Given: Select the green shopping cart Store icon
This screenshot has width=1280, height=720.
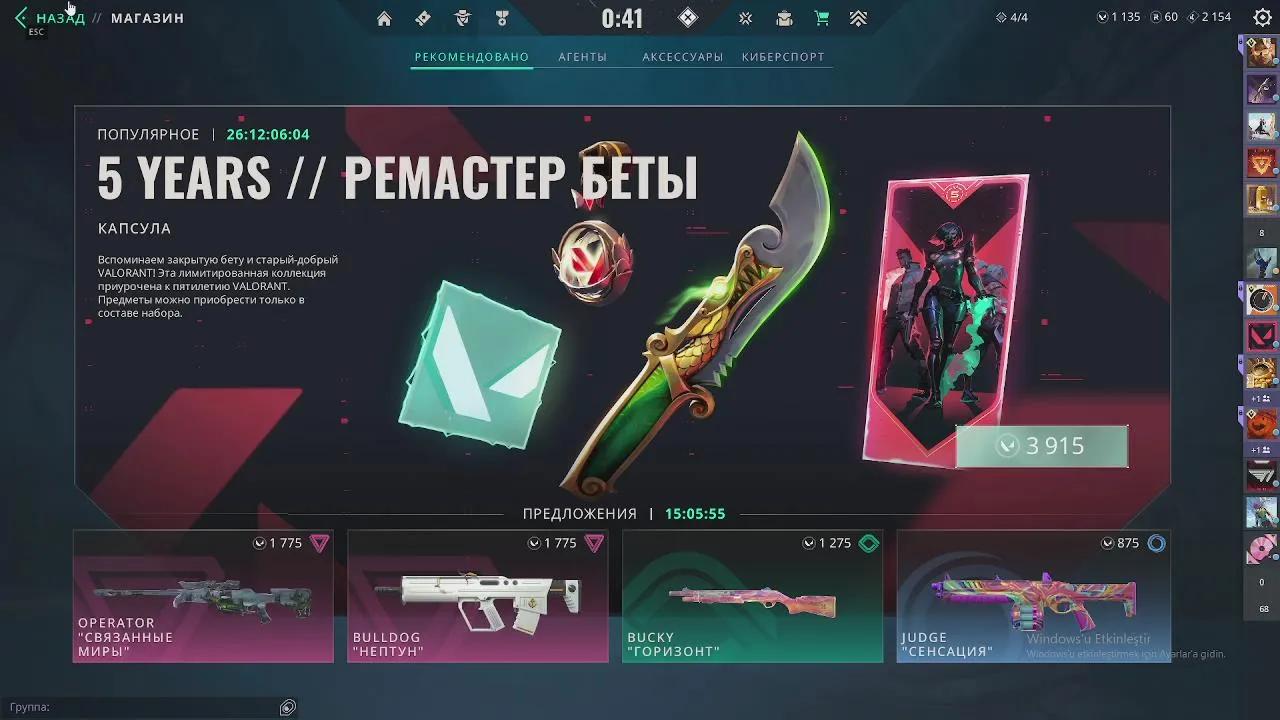Looking at the screenshot, I should coord(821,18).
